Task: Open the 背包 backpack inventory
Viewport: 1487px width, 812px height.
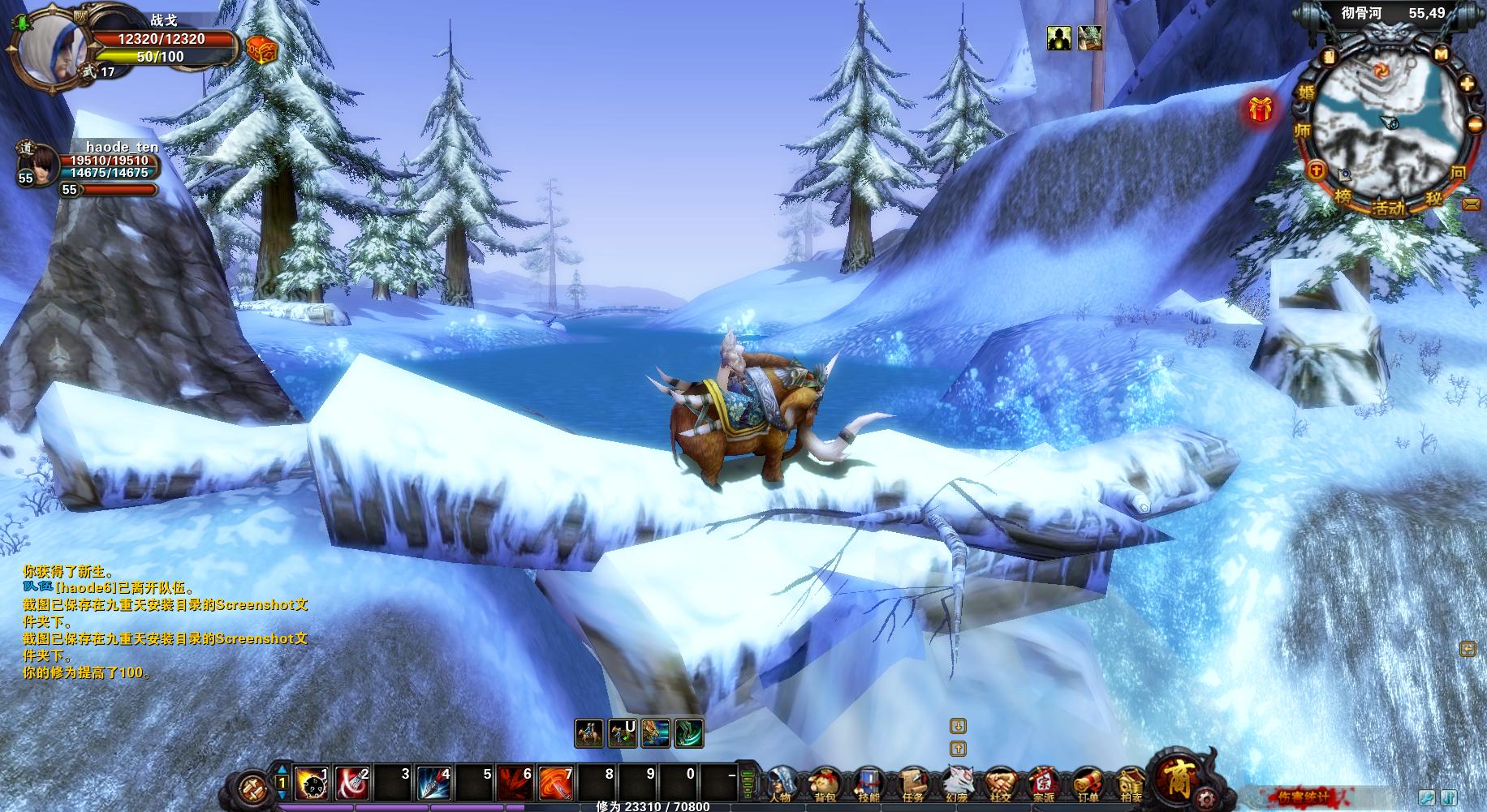Action: (x=825, y=784)
